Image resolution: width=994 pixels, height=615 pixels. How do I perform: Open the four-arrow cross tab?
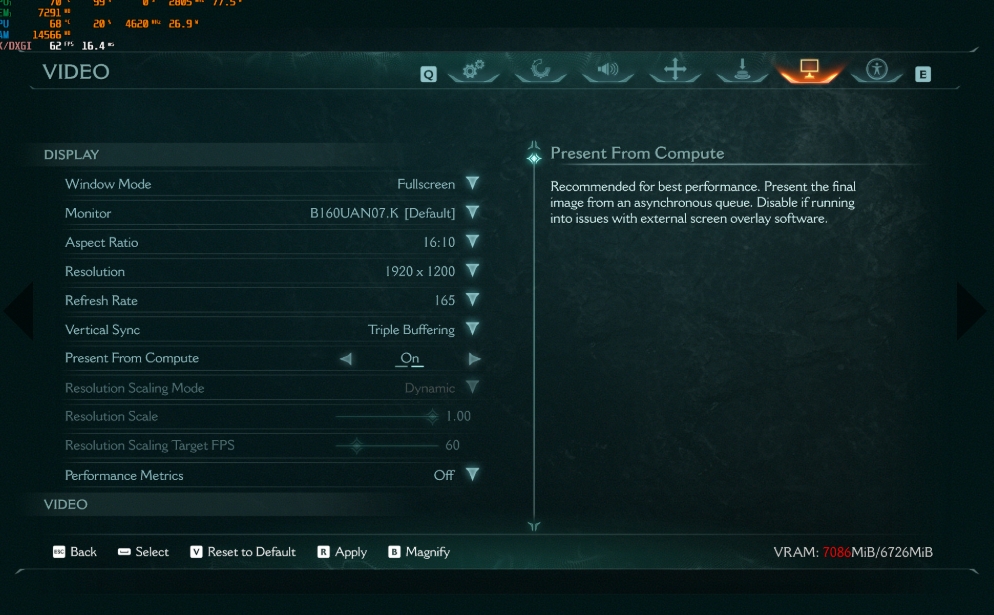675,70
